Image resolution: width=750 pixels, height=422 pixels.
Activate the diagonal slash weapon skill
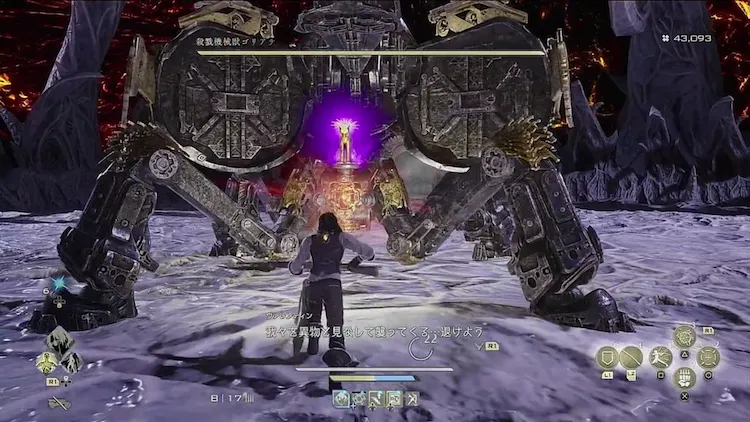click(632, 357)
